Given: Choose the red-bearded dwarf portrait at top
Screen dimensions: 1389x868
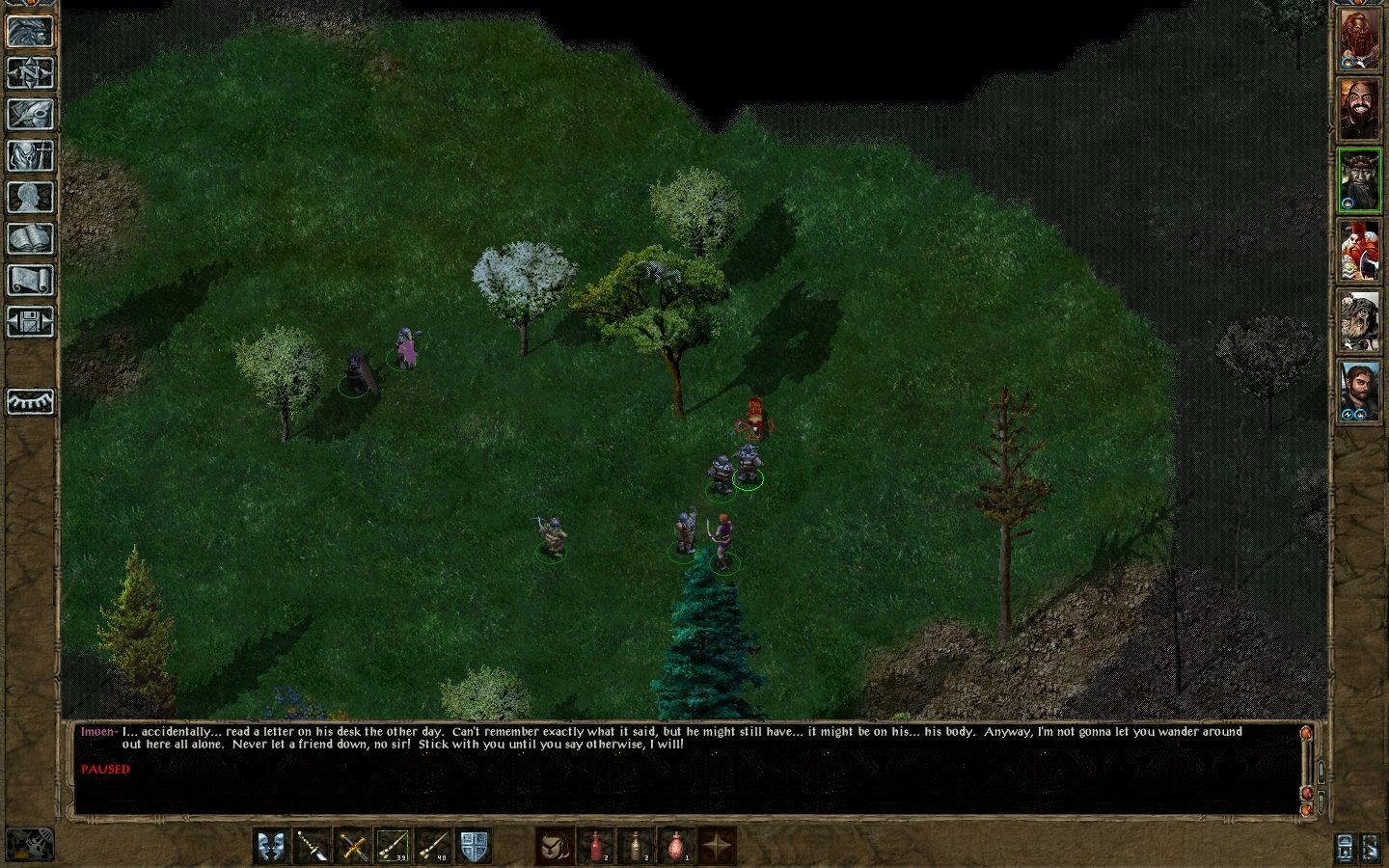Looking at the screenshot, I should pyautogui.click(x=1360, y=41).
